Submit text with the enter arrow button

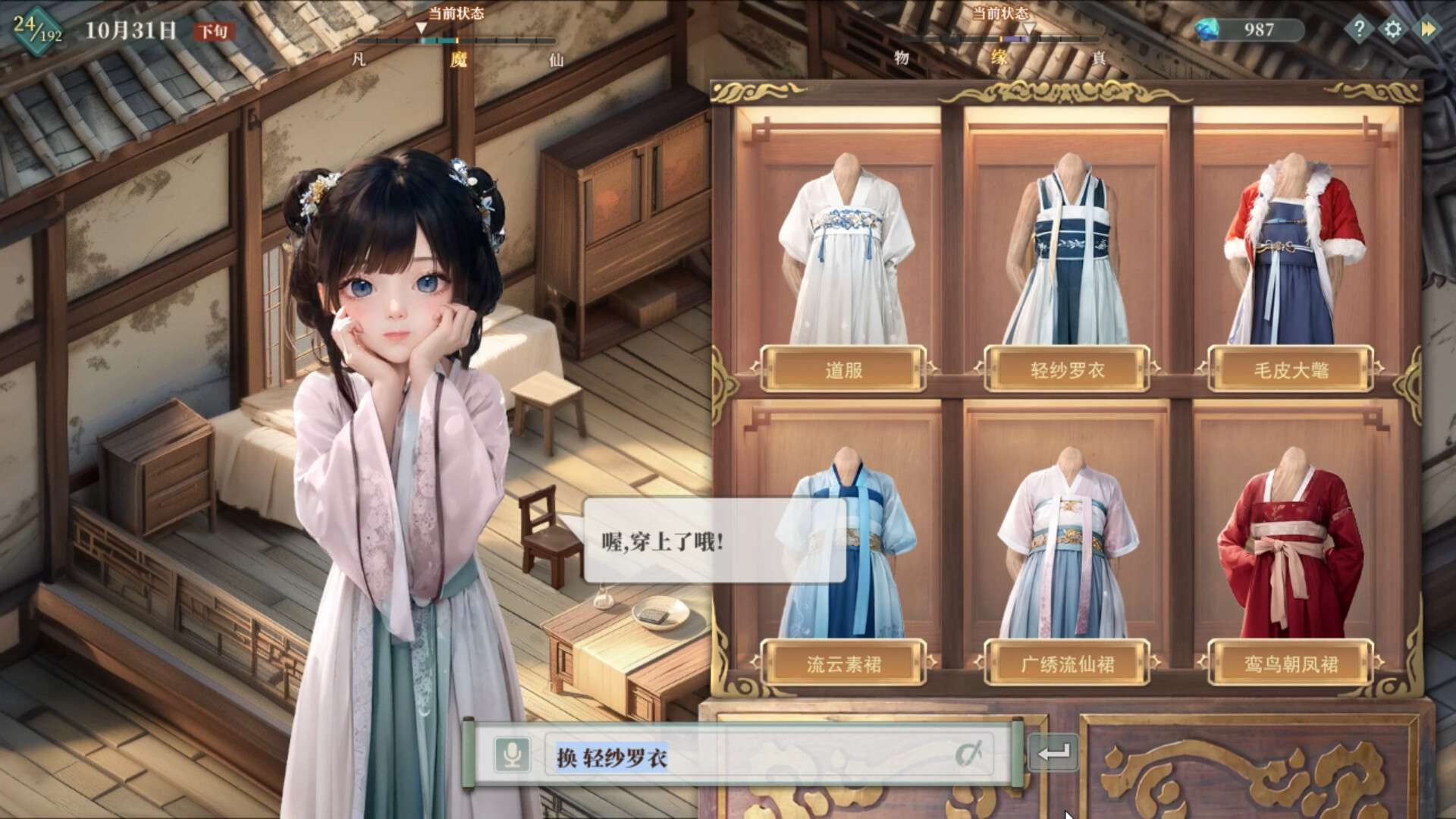tap(1053, 753)
